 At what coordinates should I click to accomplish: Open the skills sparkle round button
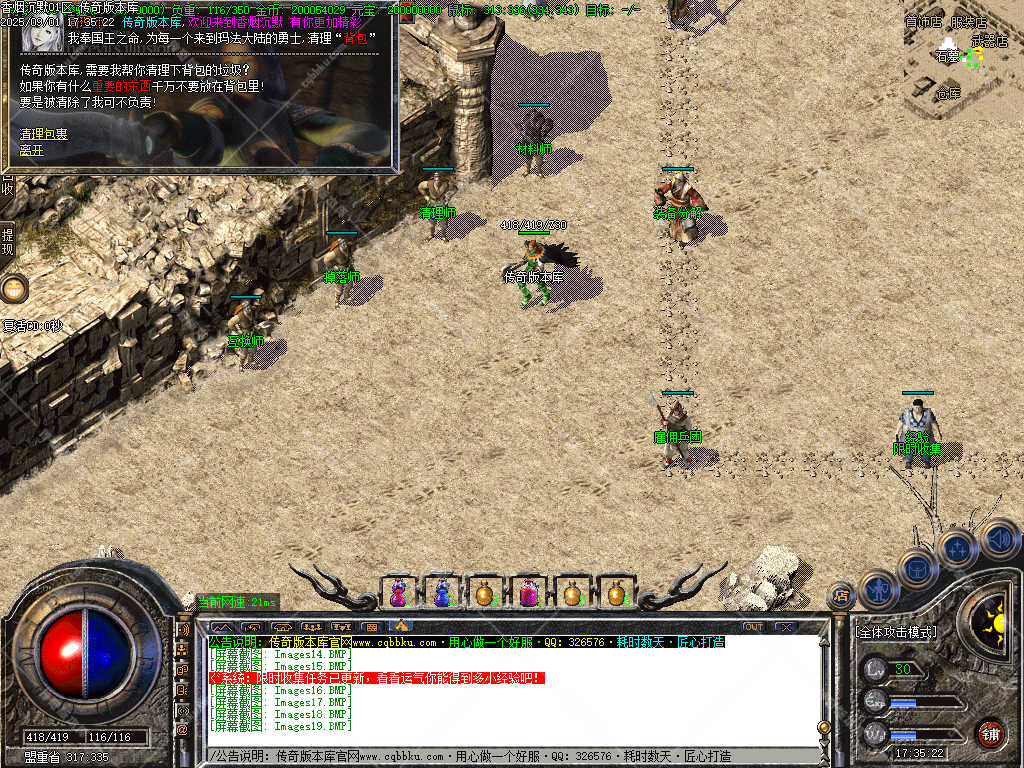tap(957, 548)
